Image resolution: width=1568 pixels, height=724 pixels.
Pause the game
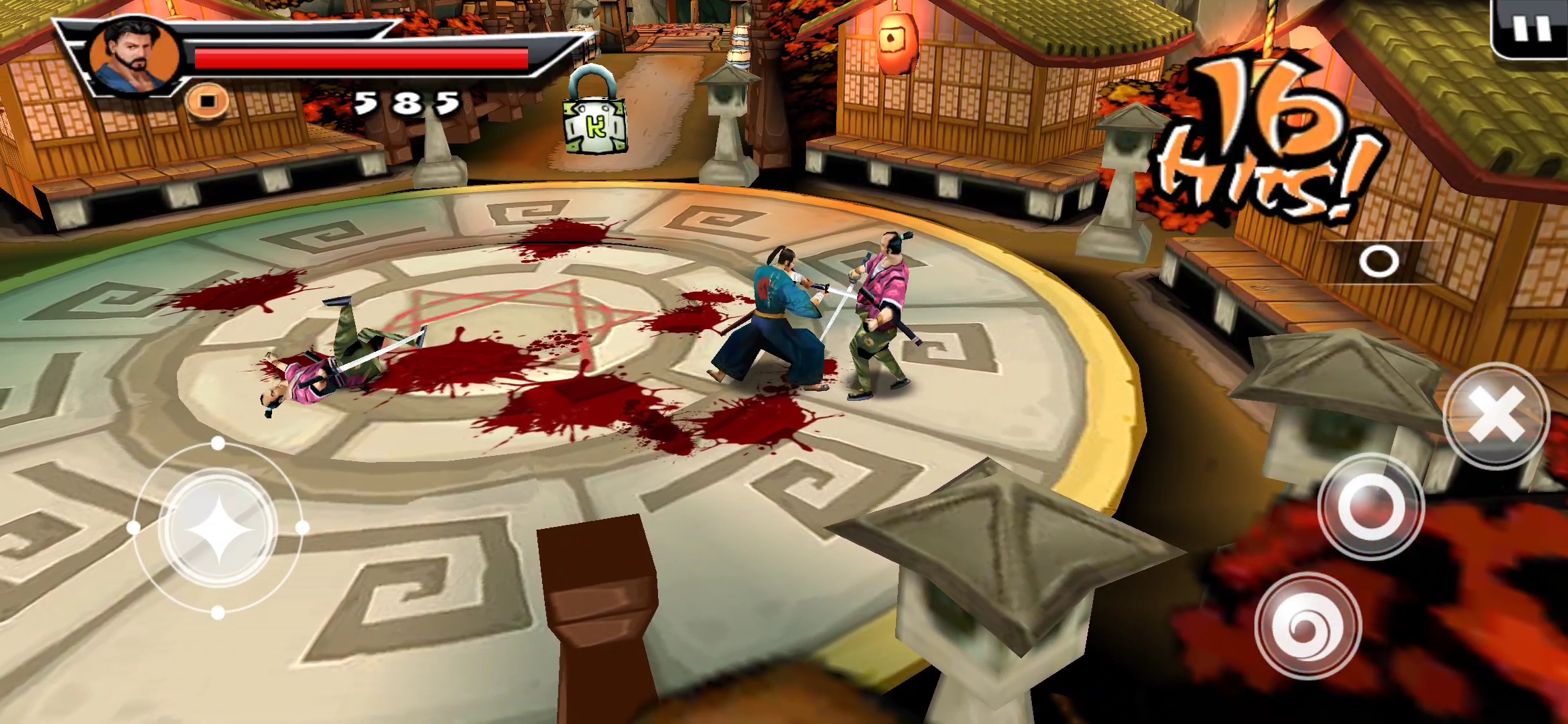pyautogui.click(x=1532, y=28)
